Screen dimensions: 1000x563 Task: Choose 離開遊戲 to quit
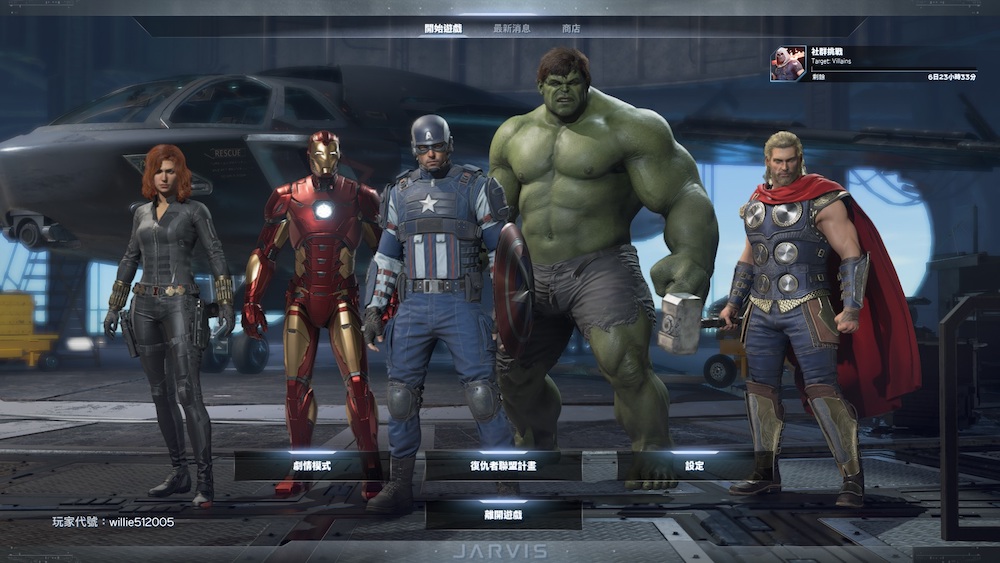point(503,515)
